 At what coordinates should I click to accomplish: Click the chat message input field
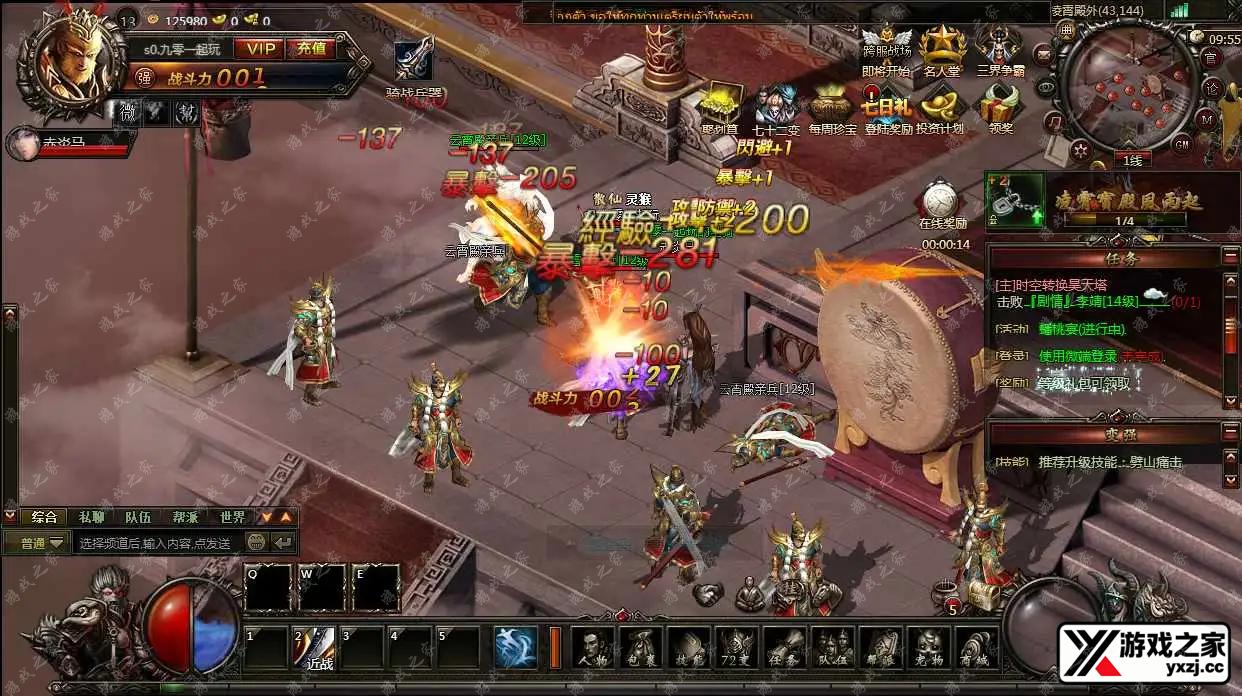pyautogui.click(x=155, y=543)
